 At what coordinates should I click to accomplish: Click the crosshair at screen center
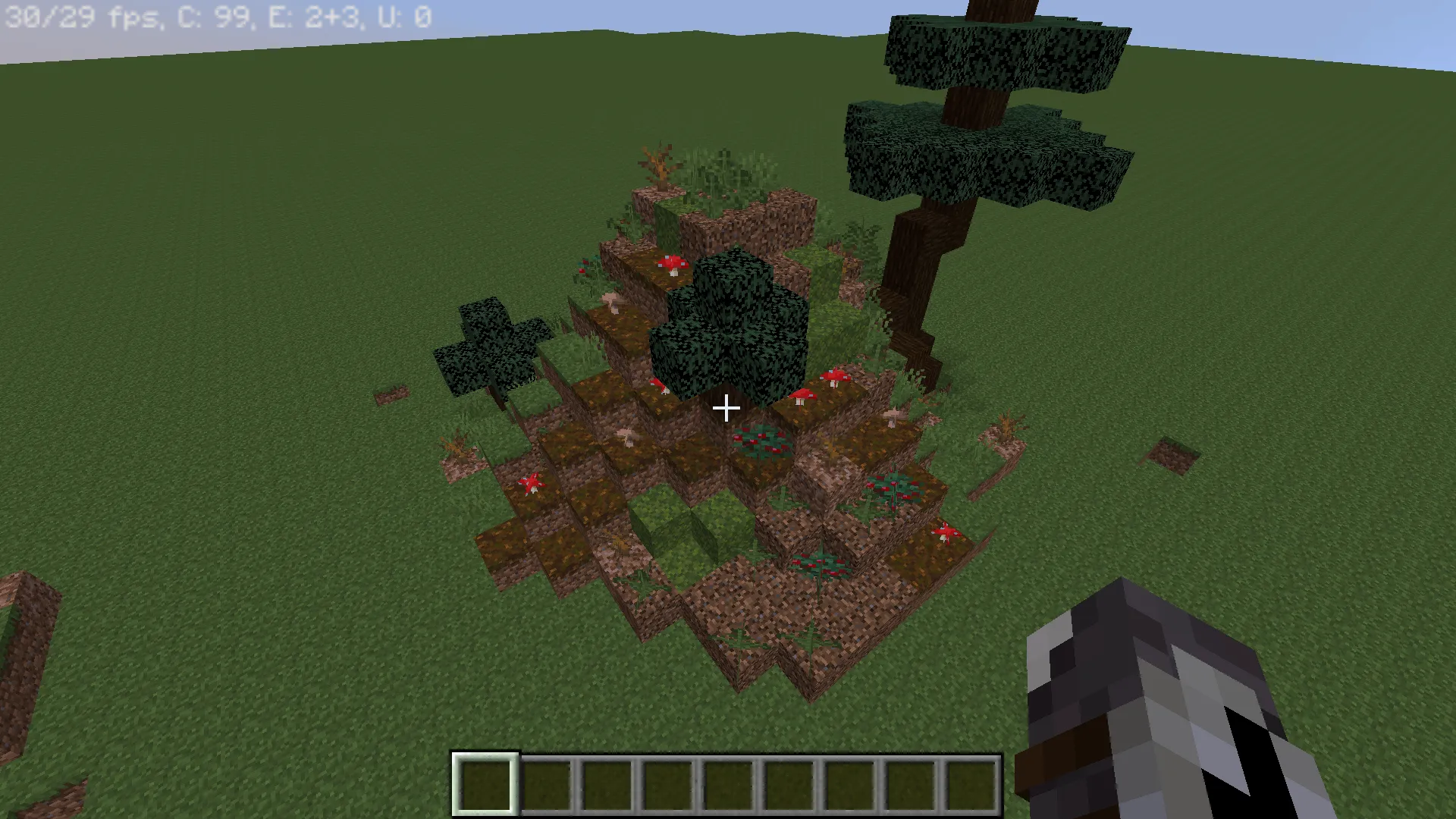726,409
